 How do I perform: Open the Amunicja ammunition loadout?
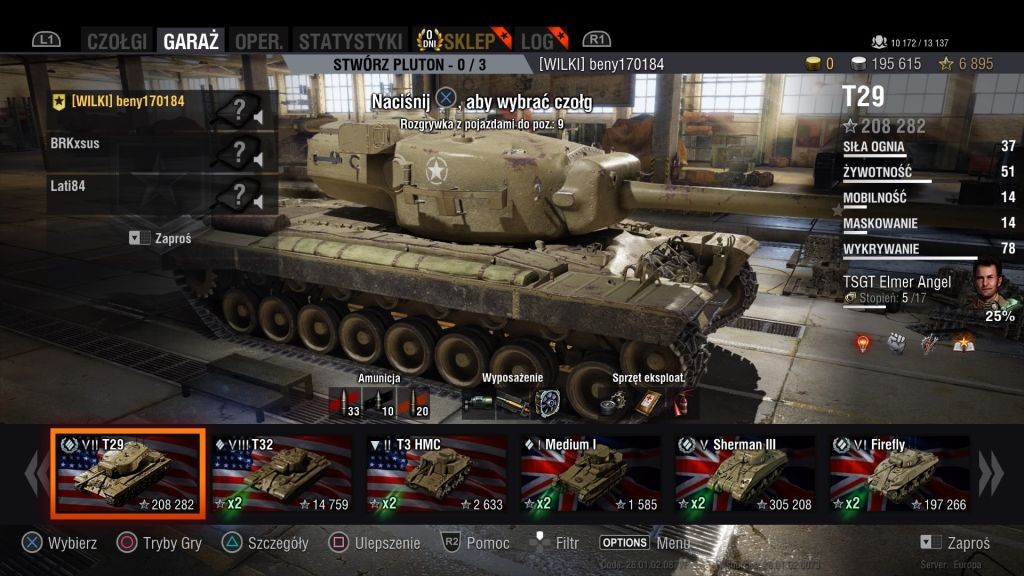[379, 402]
